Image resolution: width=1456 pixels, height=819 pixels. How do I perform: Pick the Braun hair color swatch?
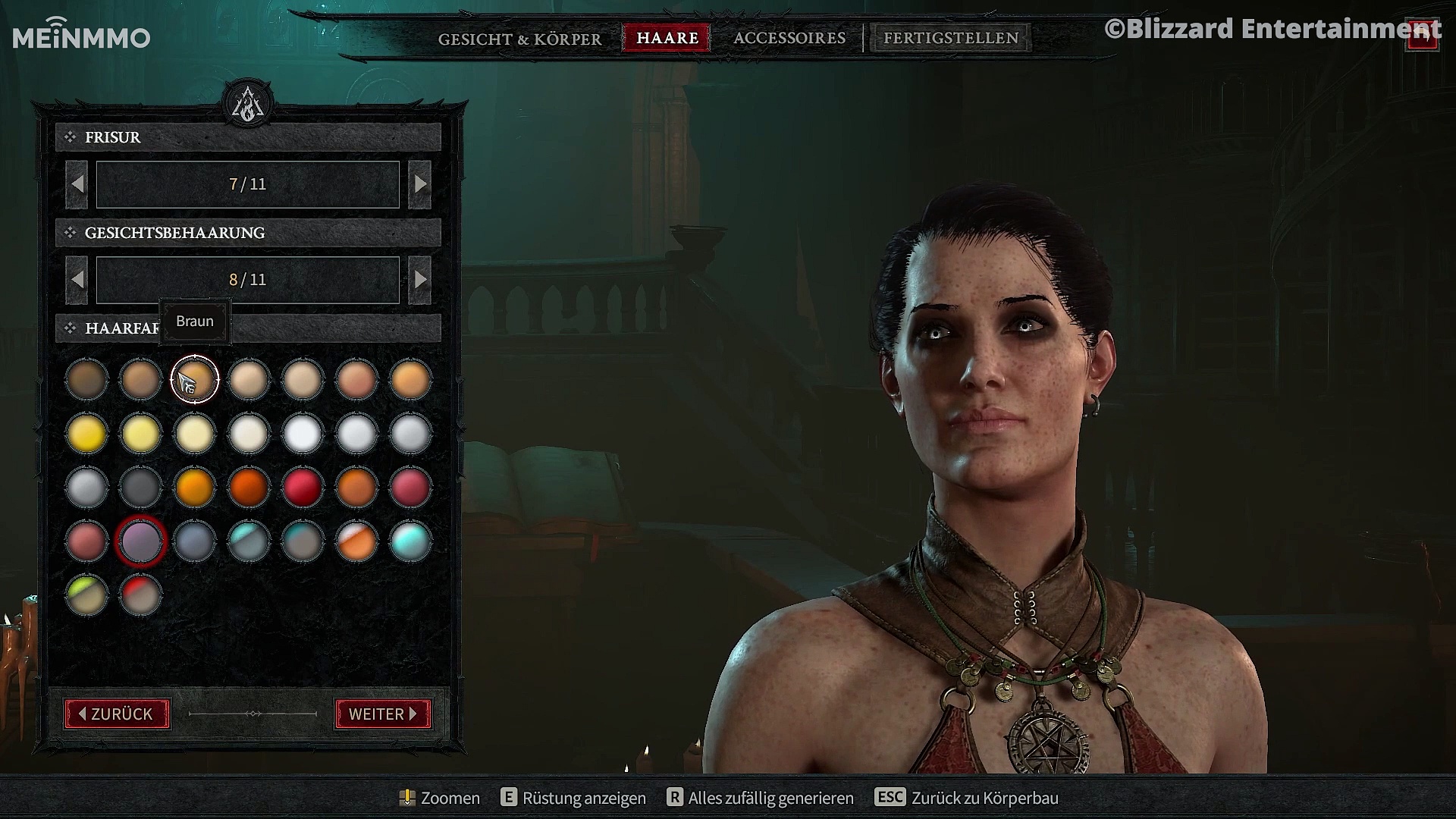(x=195, y=379)
